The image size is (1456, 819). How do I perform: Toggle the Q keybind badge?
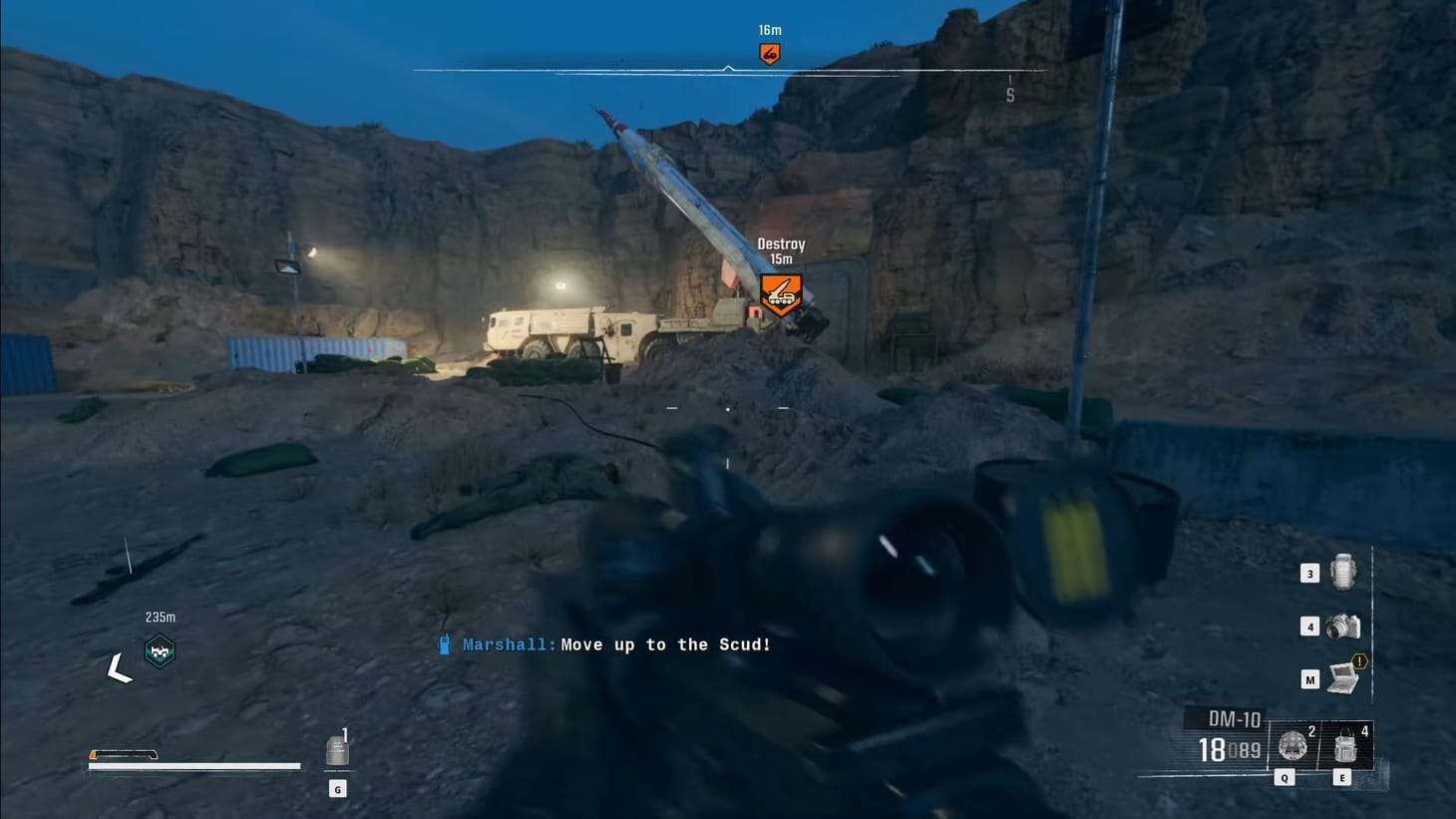click(x=1284, y=776)
